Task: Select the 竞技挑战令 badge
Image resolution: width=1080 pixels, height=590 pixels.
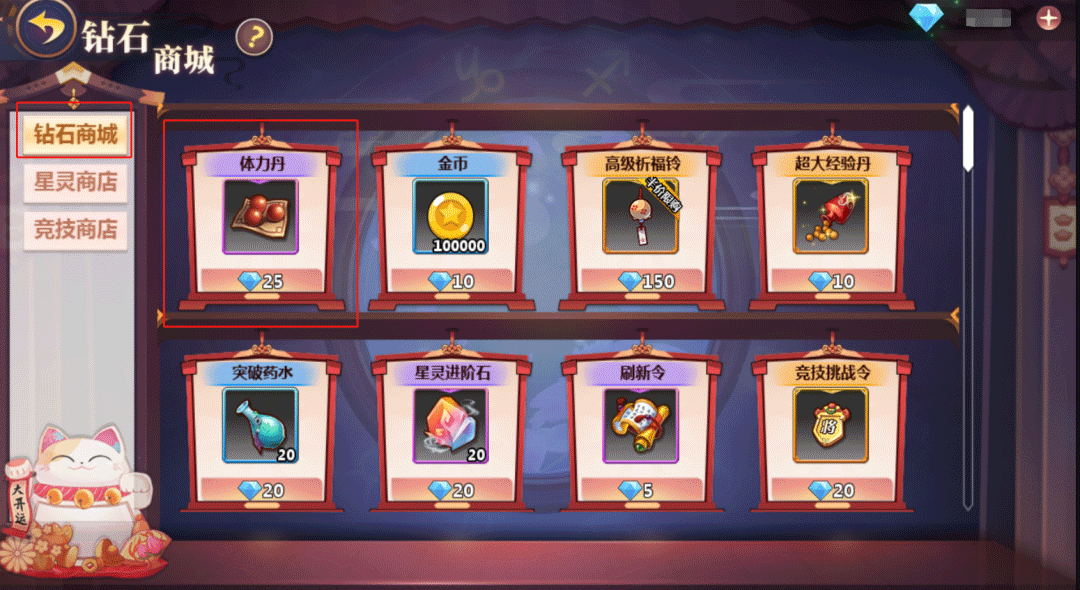Action: (830, 427)
